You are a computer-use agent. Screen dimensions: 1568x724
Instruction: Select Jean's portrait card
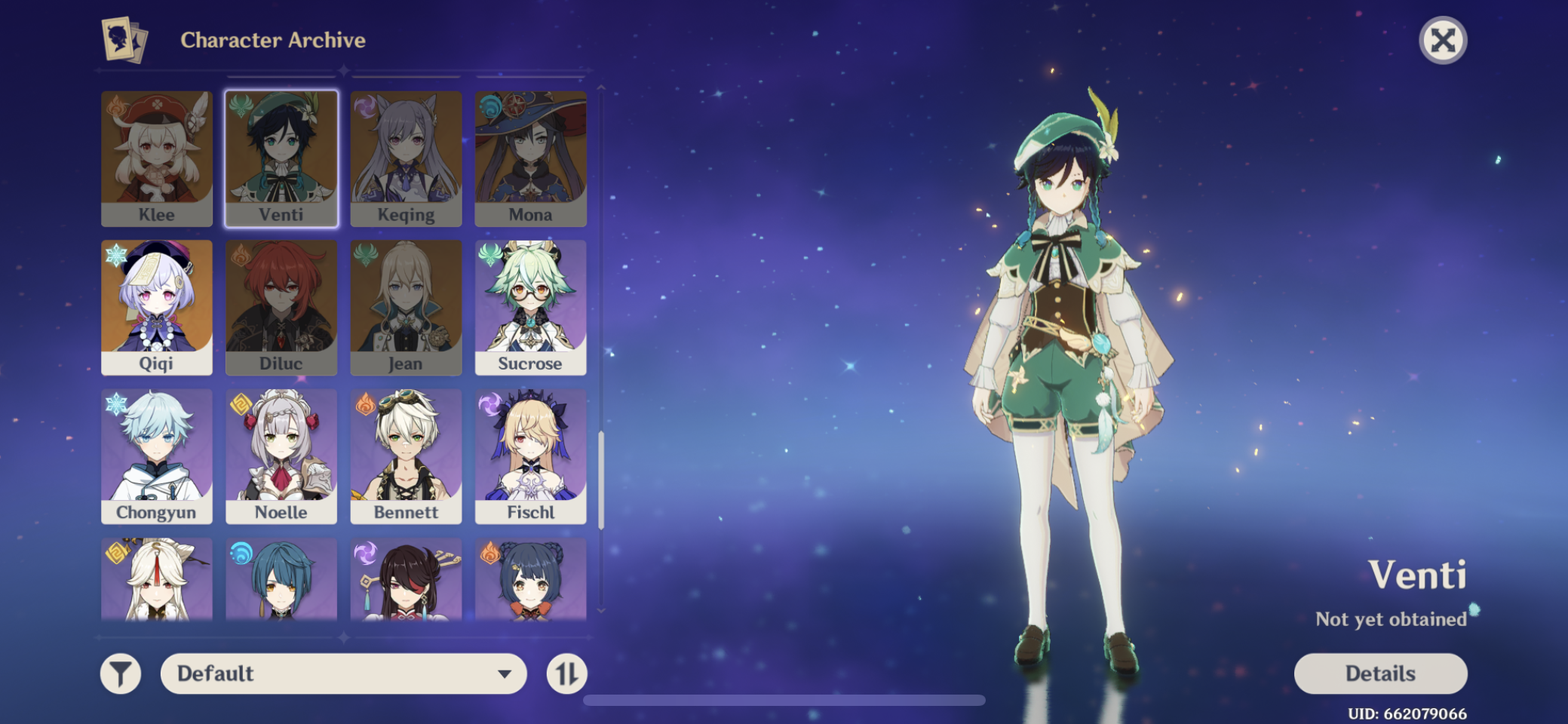[x=406, y=307]
